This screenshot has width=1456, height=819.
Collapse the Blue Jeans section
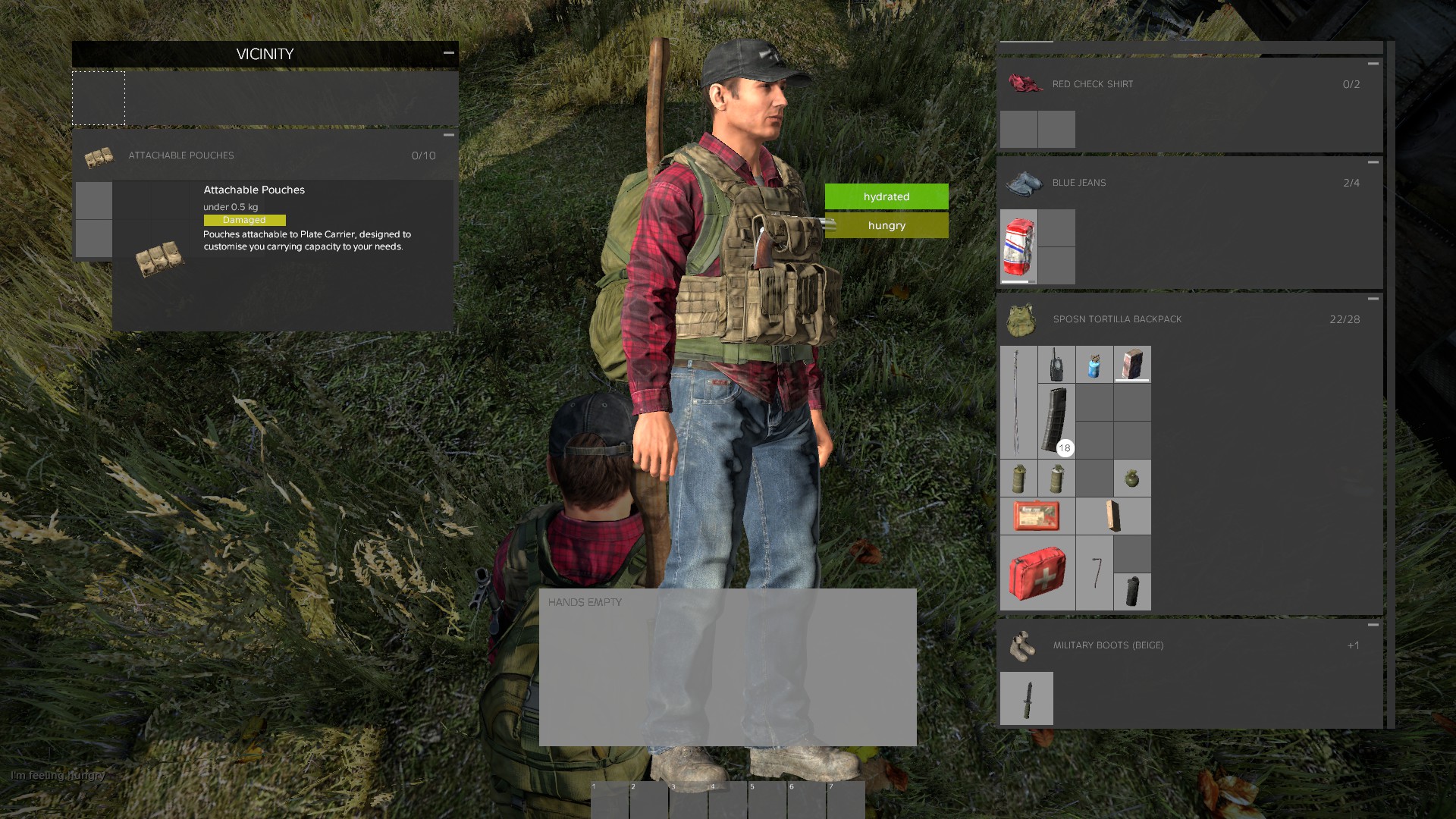(1373, 161)
